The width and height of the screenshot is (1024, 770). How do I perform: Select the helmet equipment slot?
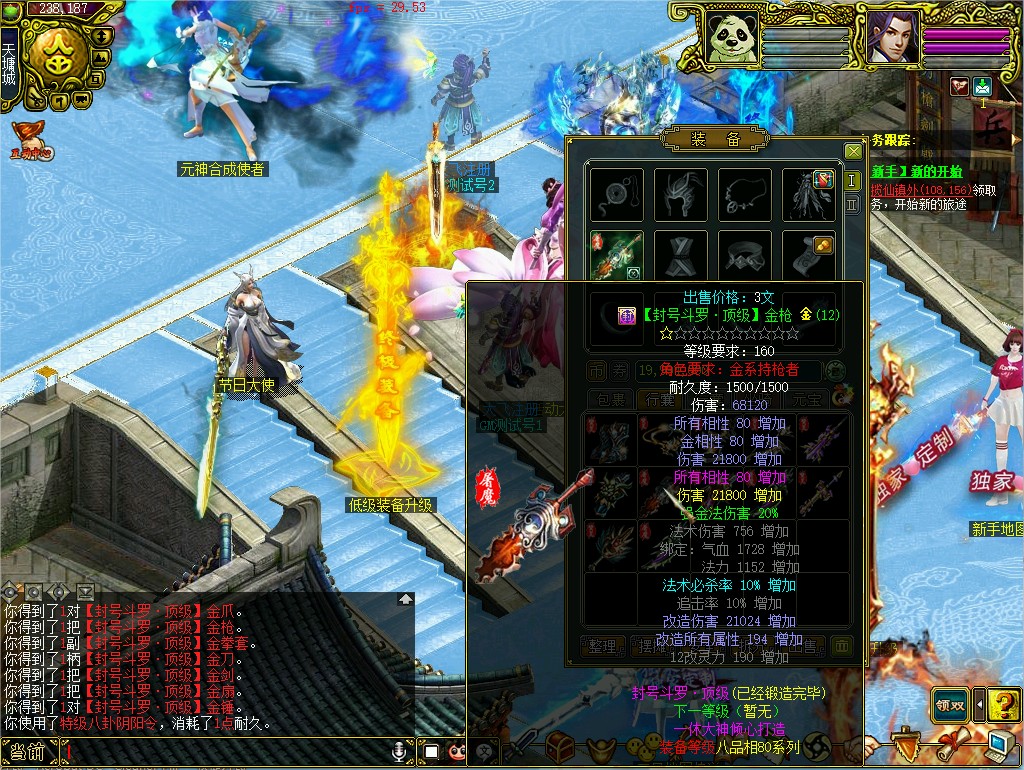(x=681, y=194)
